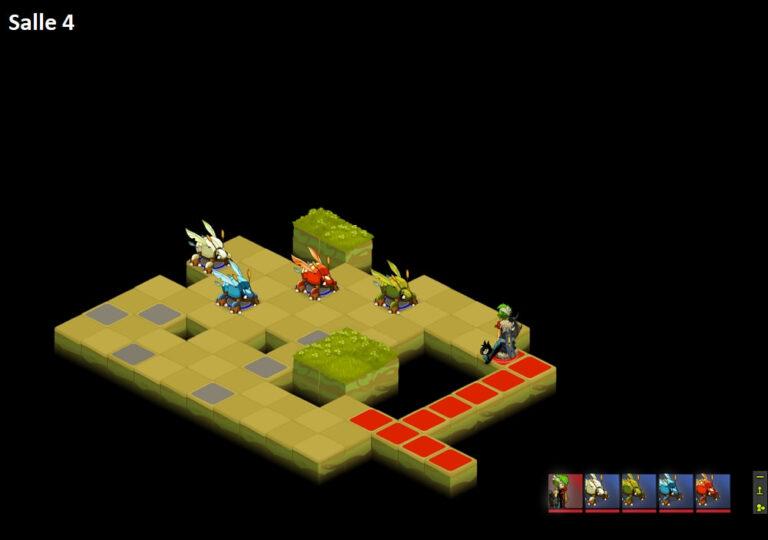Click the minus button on the timeline panel

click(760, 478)
